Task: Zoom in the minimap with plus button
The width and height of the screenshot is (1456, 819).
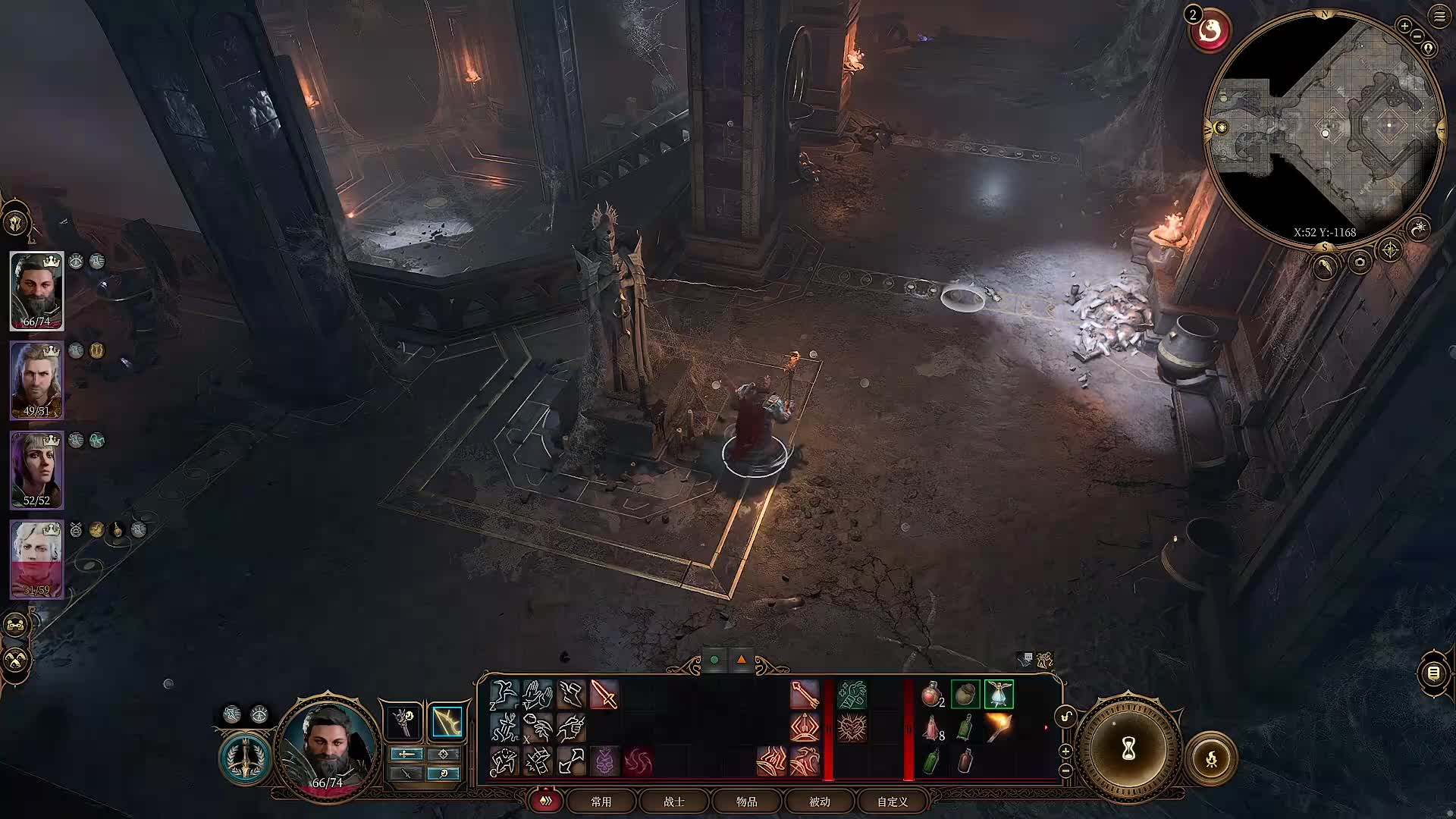Action: coord(1404,26)
